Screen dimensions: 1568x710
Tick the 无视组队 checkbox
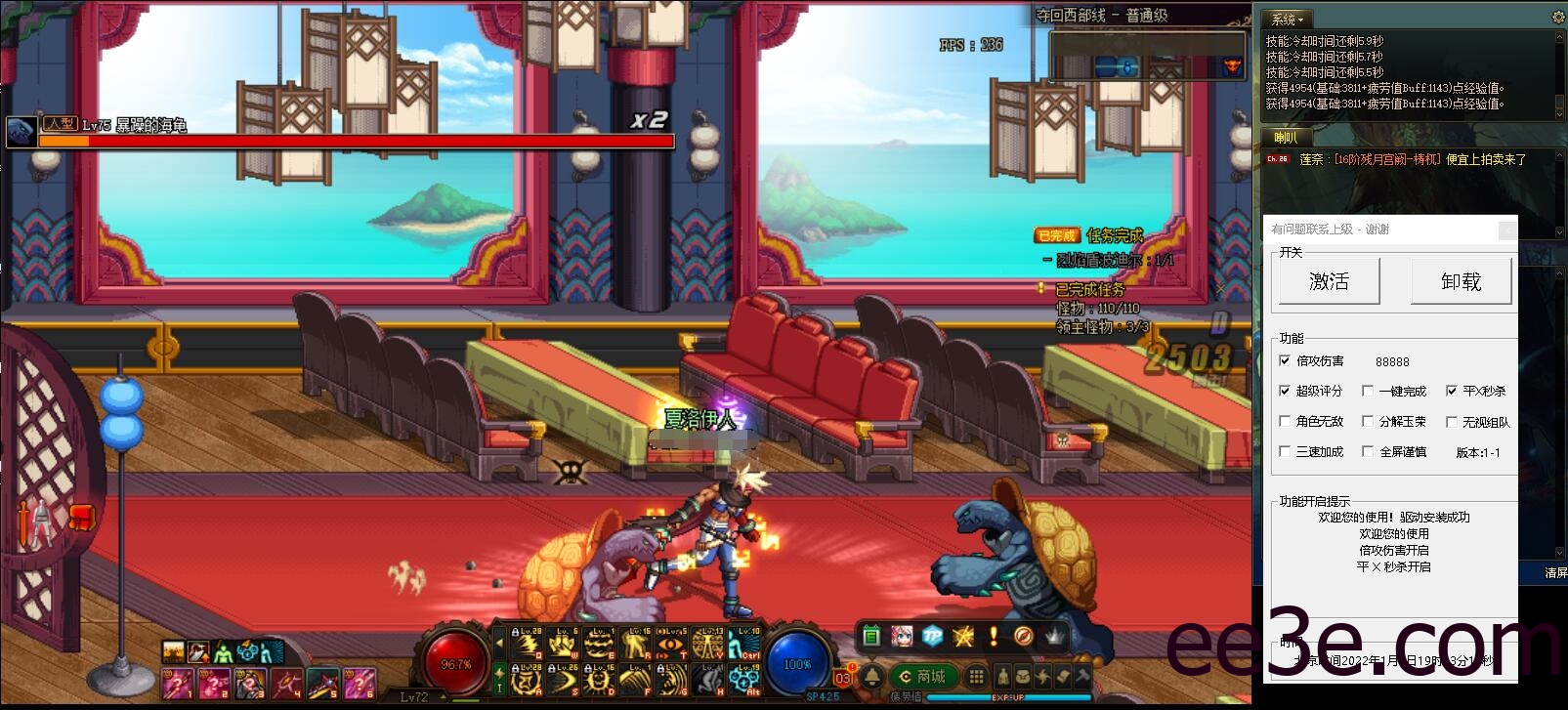click(1452, 422)
